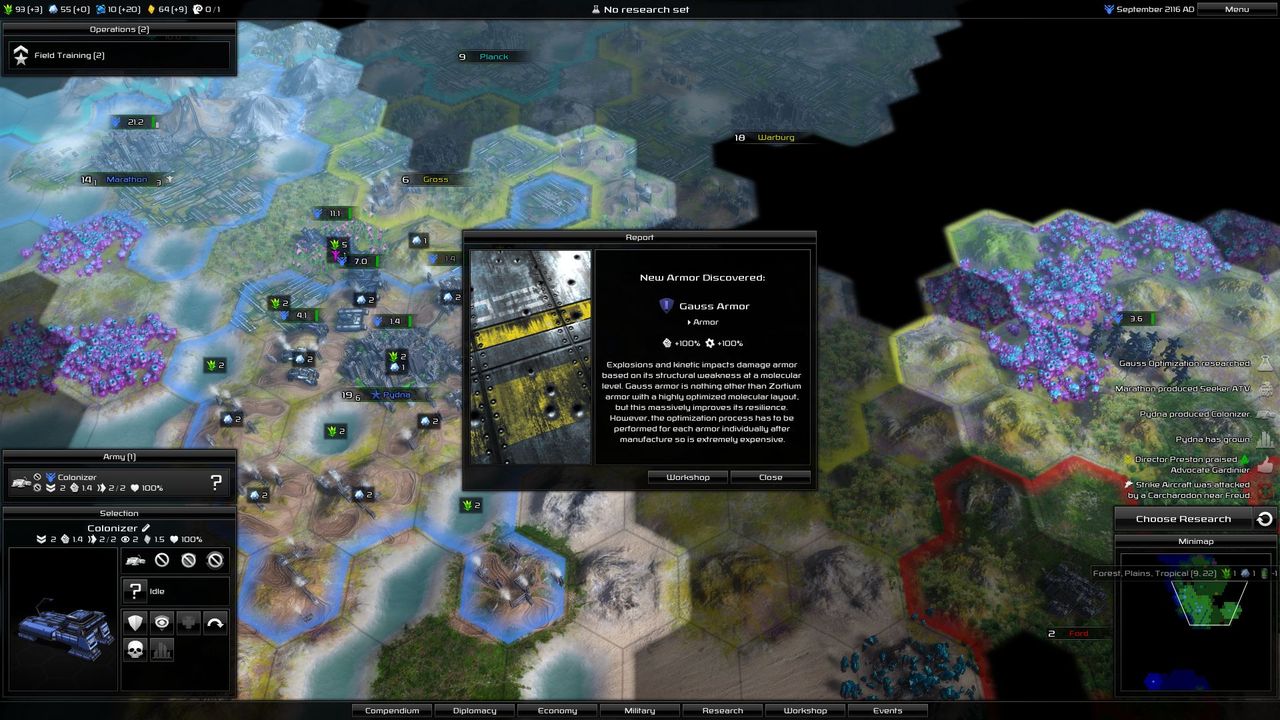The image size is (1280, 720).
Task: Click the Choose Research button
Action: (1182, 518)
